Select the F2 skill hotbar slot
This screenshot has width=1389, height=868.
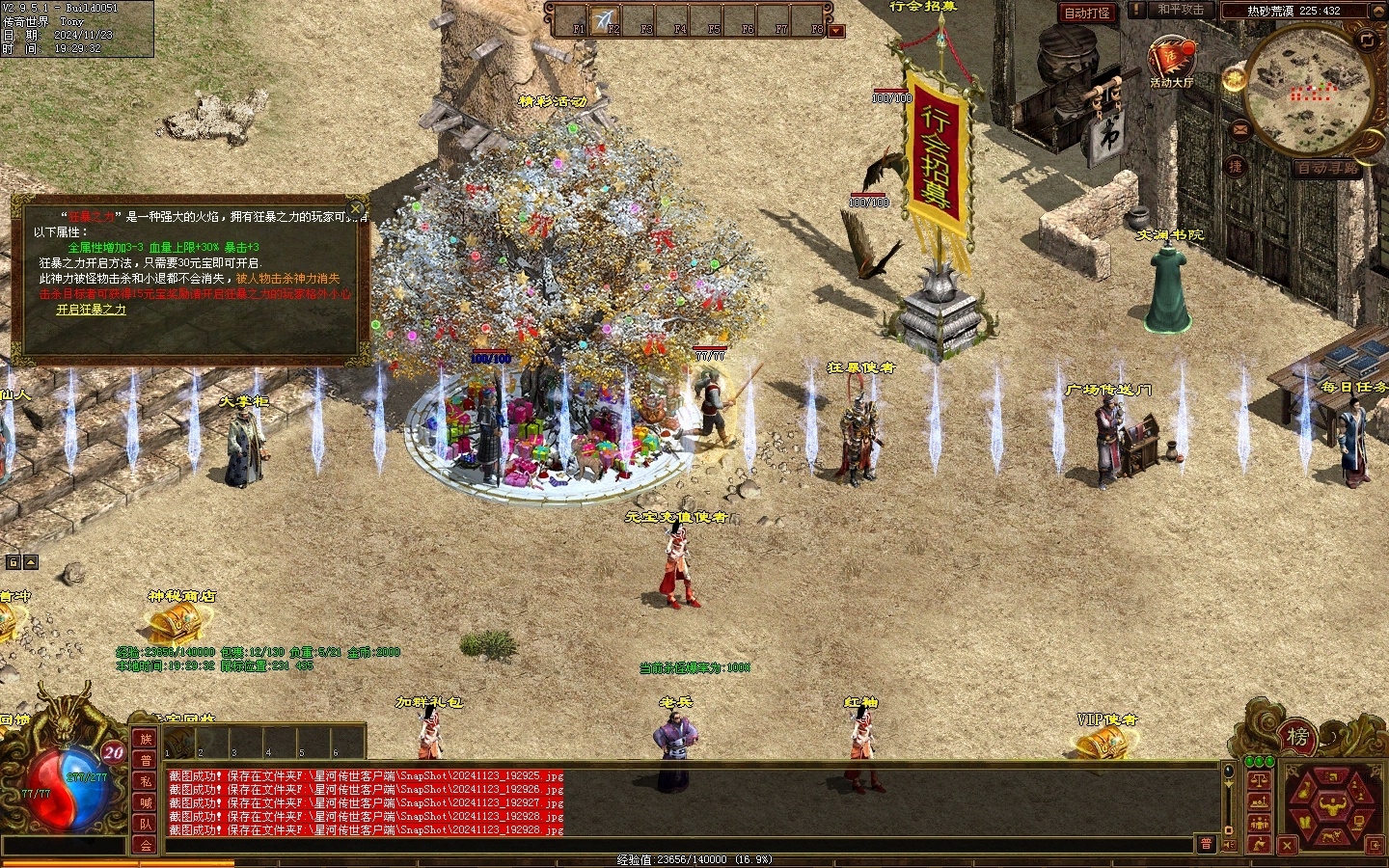[609, 20]
